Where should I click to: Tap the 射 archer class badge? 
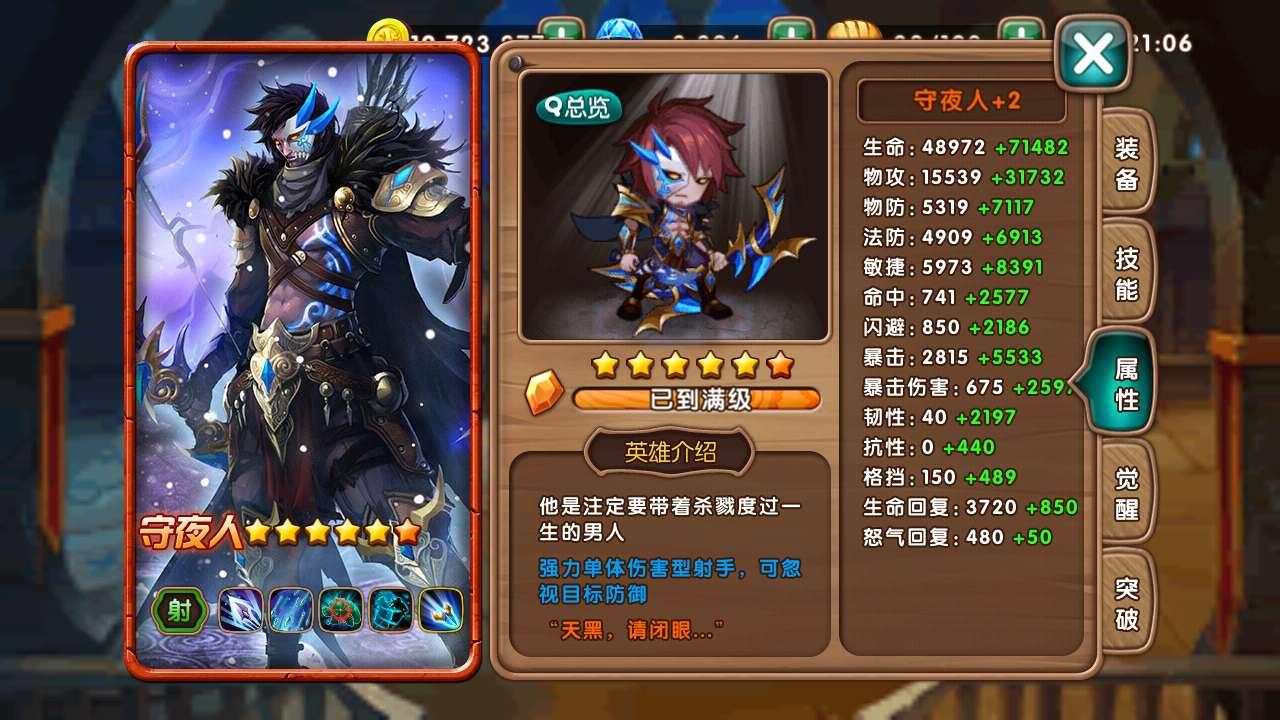point(180,610)
